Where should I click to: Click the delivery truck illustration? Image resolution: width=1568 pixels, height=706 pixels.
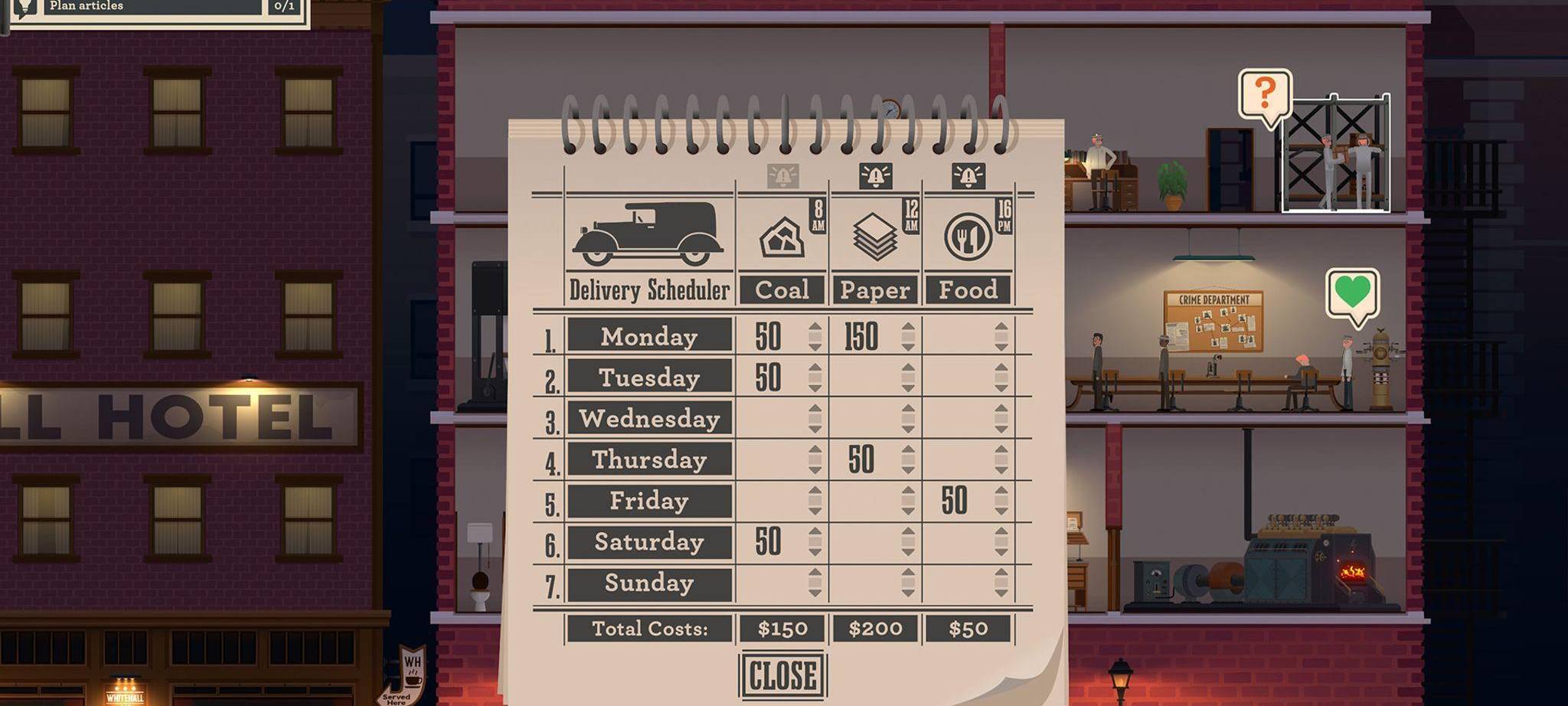click(649, 234)
